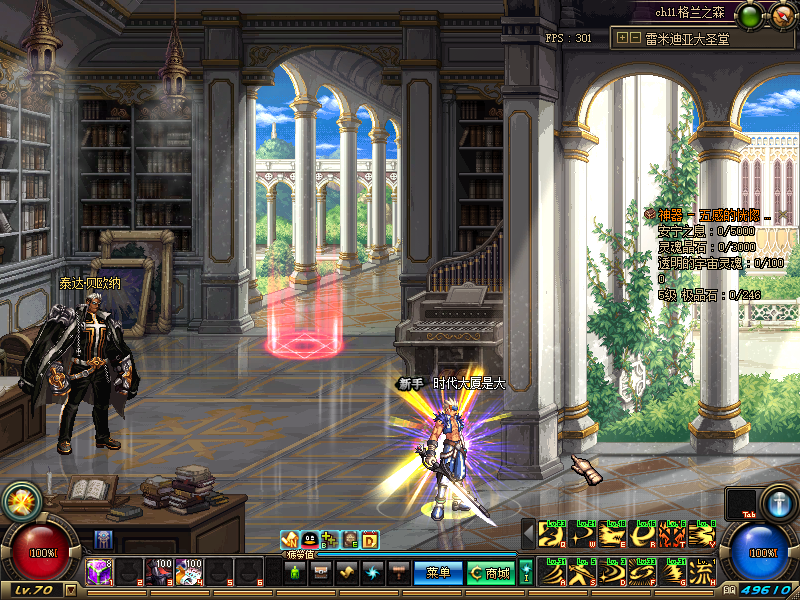Collapse skill bar with left arrow

pos(527,535)
